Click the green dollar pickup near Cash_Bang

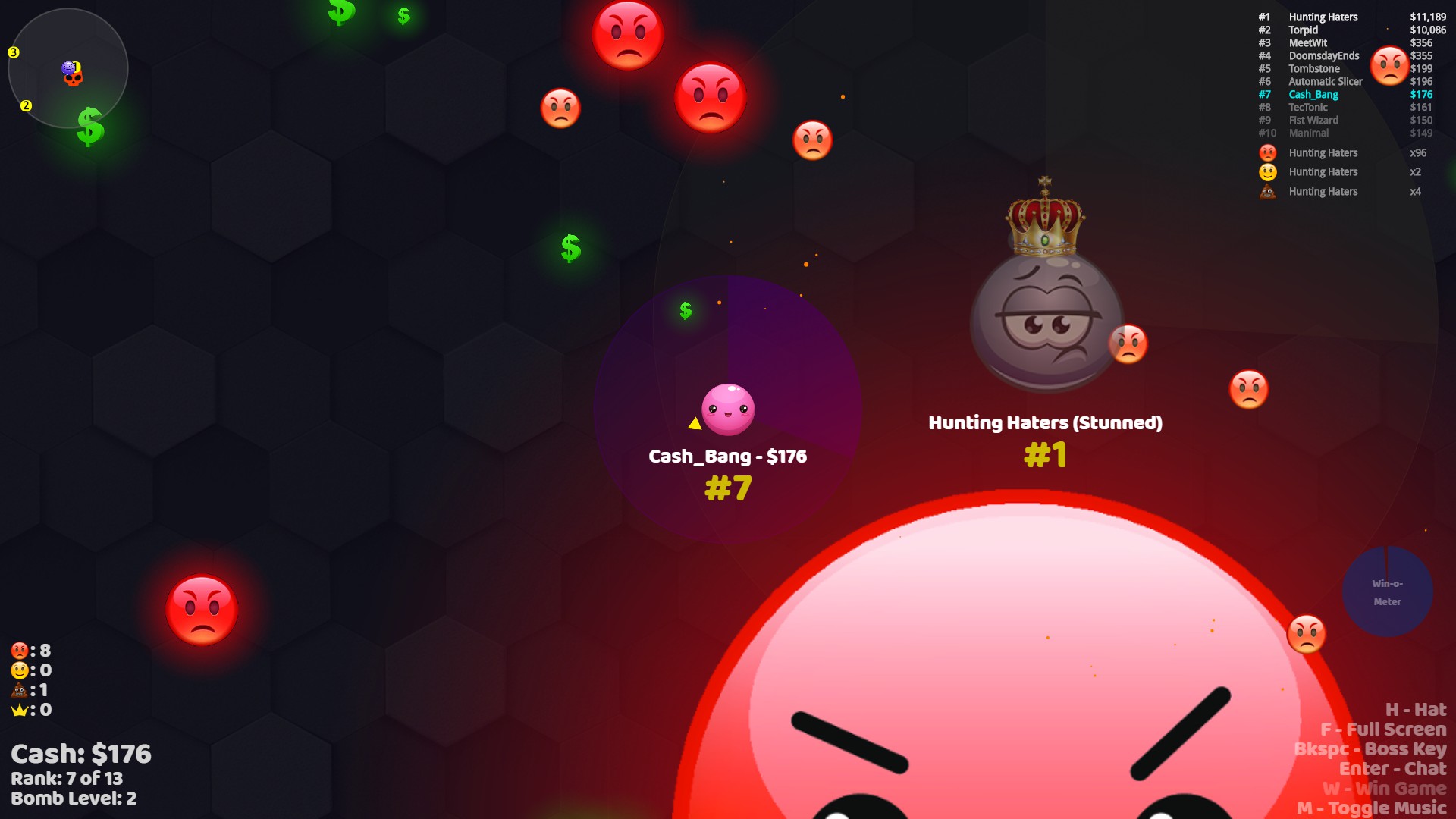pos(685,310)
